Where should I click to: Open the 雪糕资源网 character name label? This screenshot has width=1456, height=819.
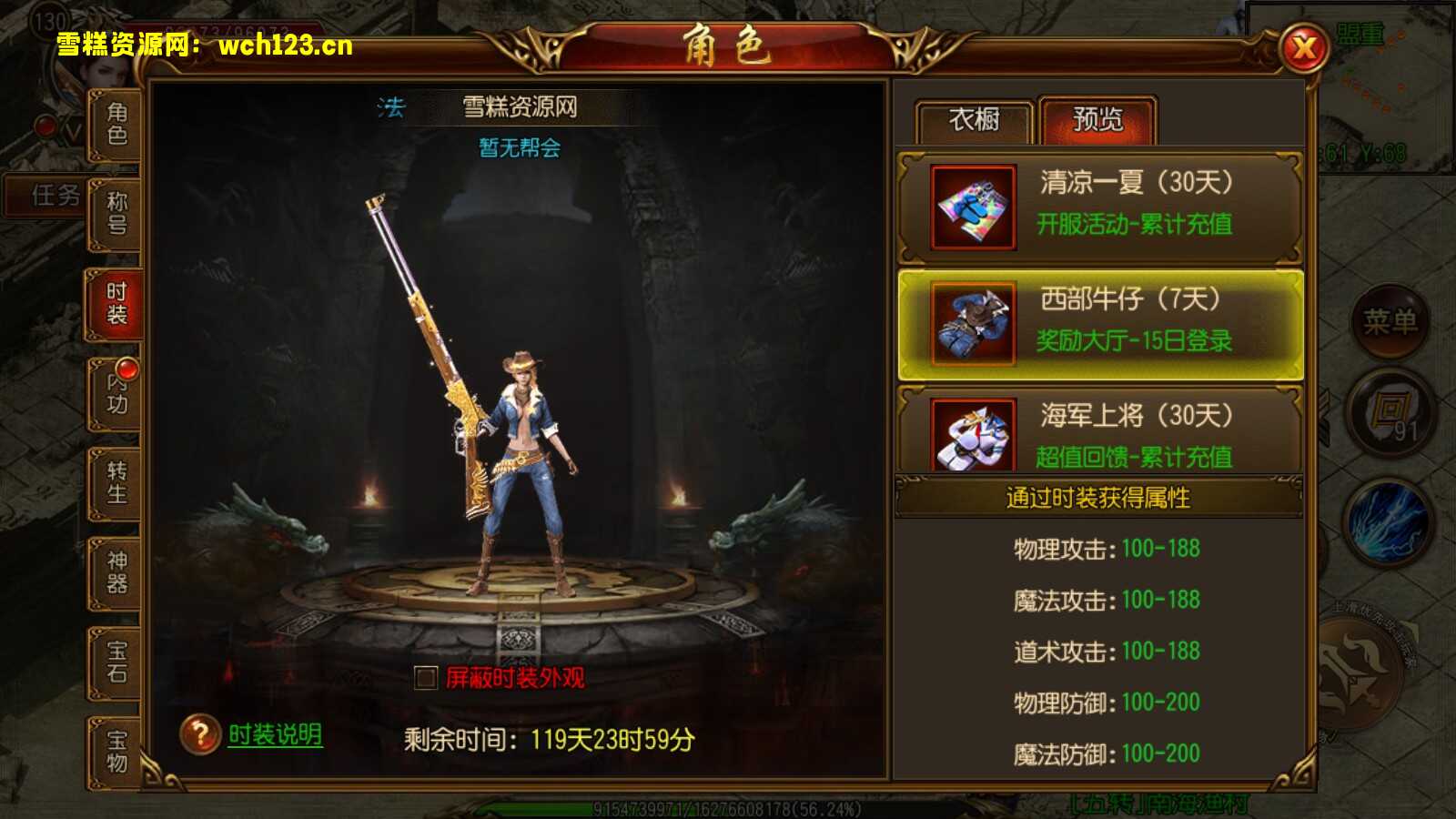pyautogui.click(x=521, y=105)
